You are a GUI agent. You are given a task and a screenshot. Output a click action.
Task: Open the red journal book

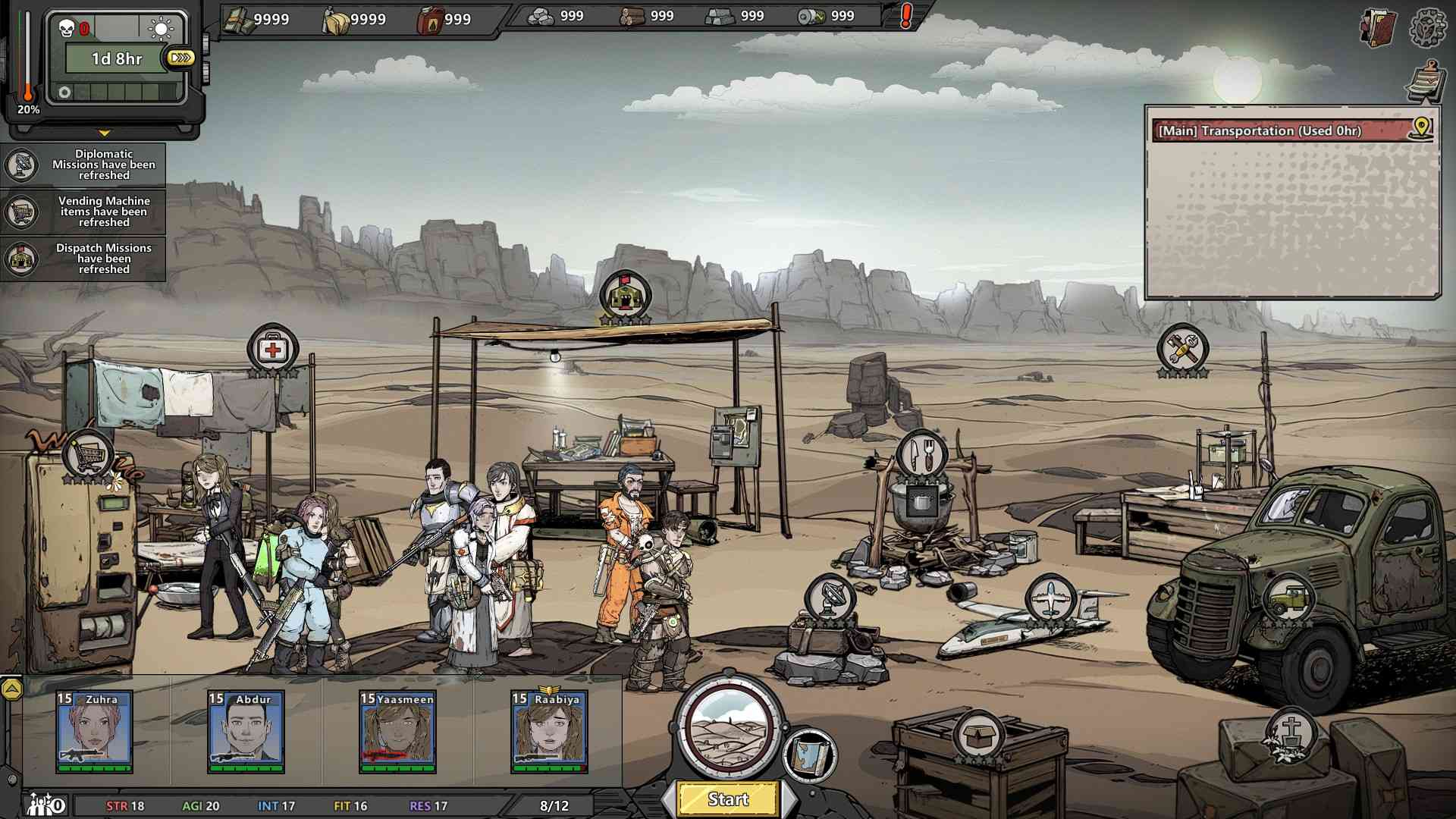click(x=1379, y=29)
